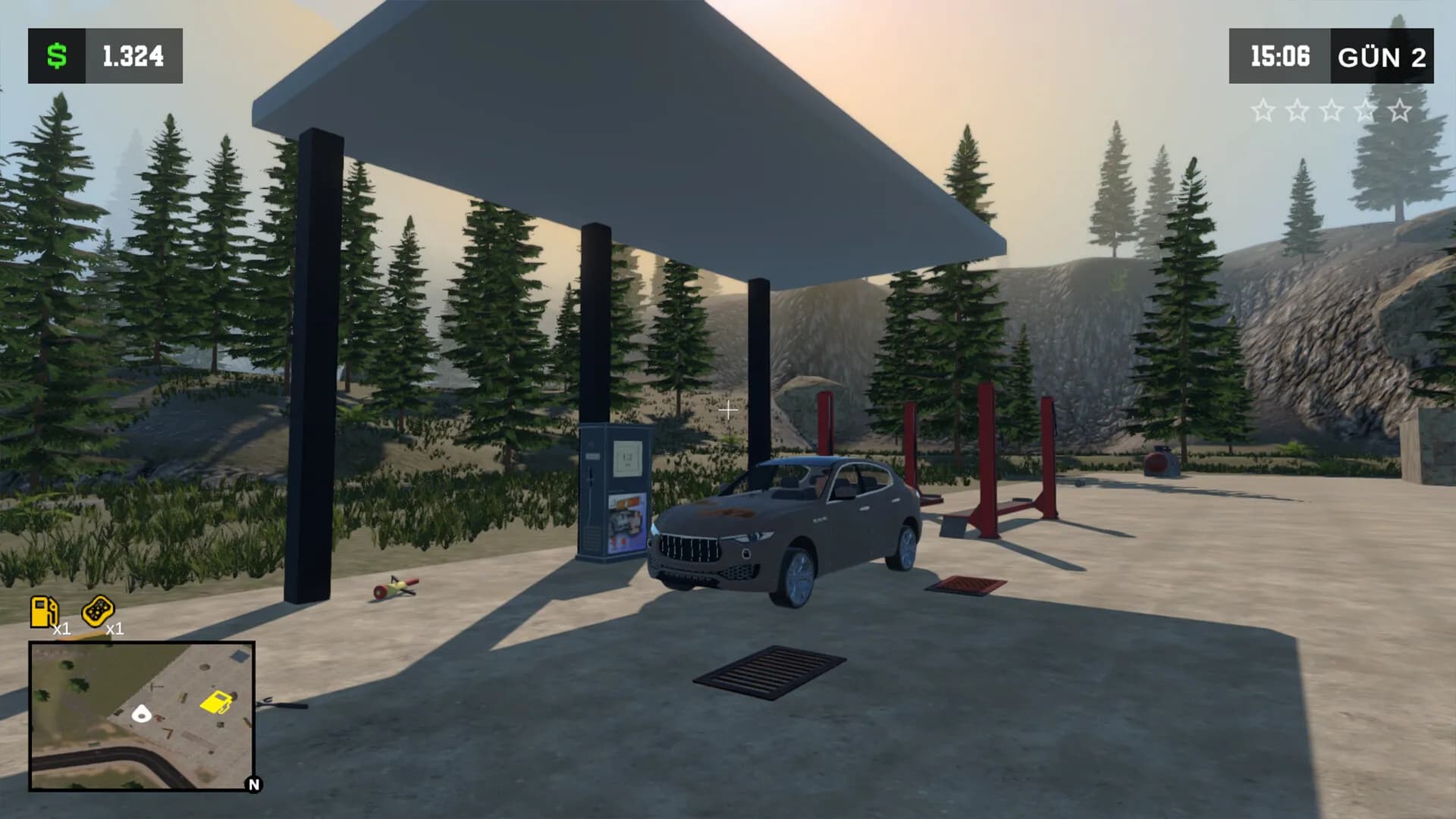1456x819 pixels.
Task: Click the white player position marker on the minimap
Action: tap(141, 714)
